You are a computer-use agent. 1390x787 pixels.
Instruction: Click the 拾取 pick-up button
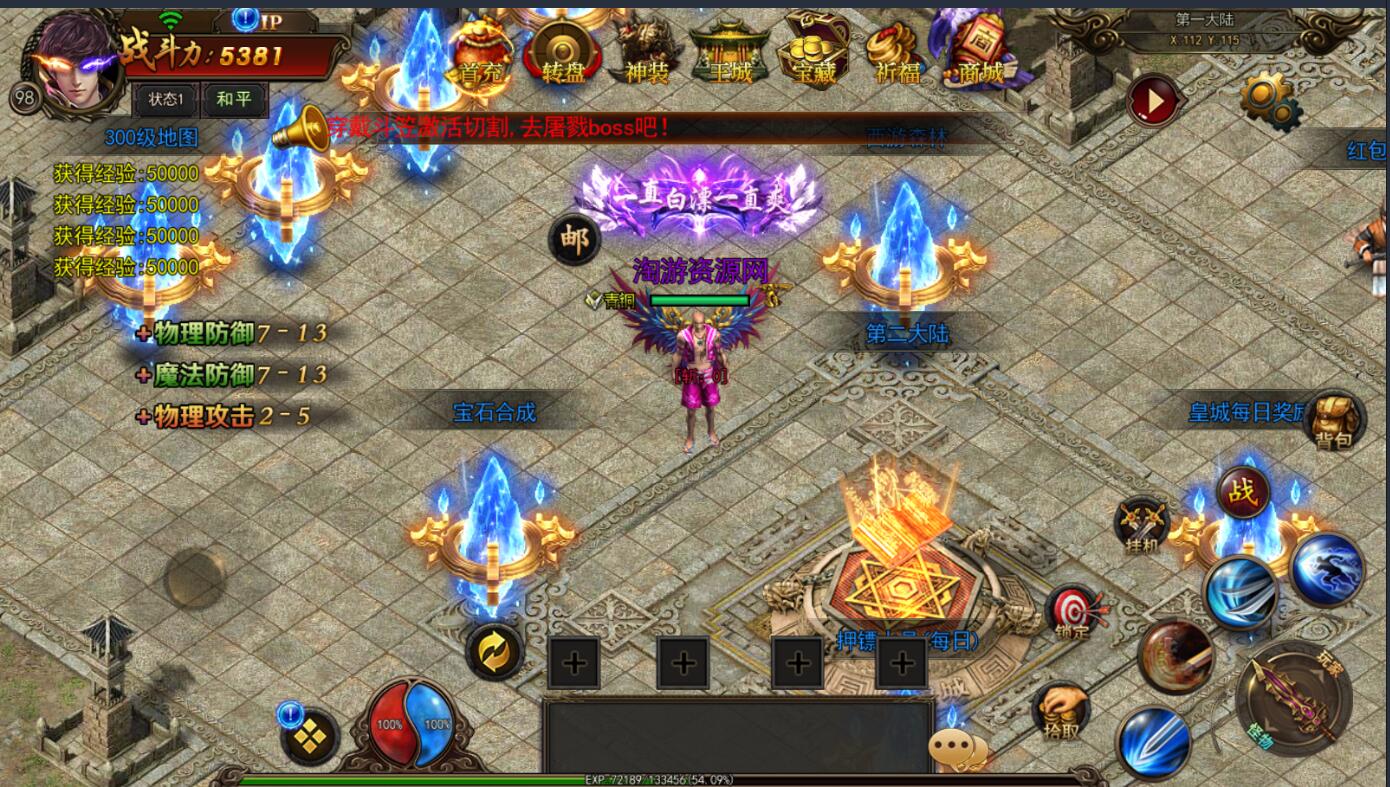point(1060,710)
